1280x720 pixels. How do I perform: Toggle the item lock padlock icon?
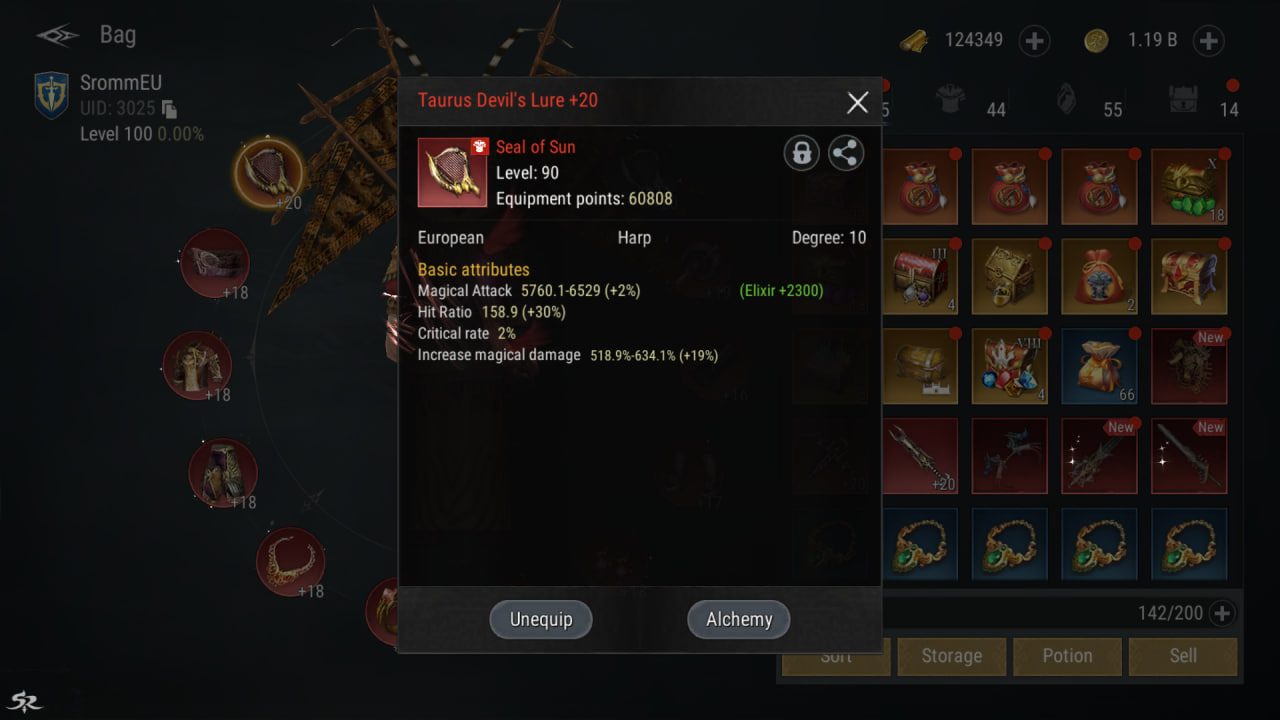click(801, 153)
